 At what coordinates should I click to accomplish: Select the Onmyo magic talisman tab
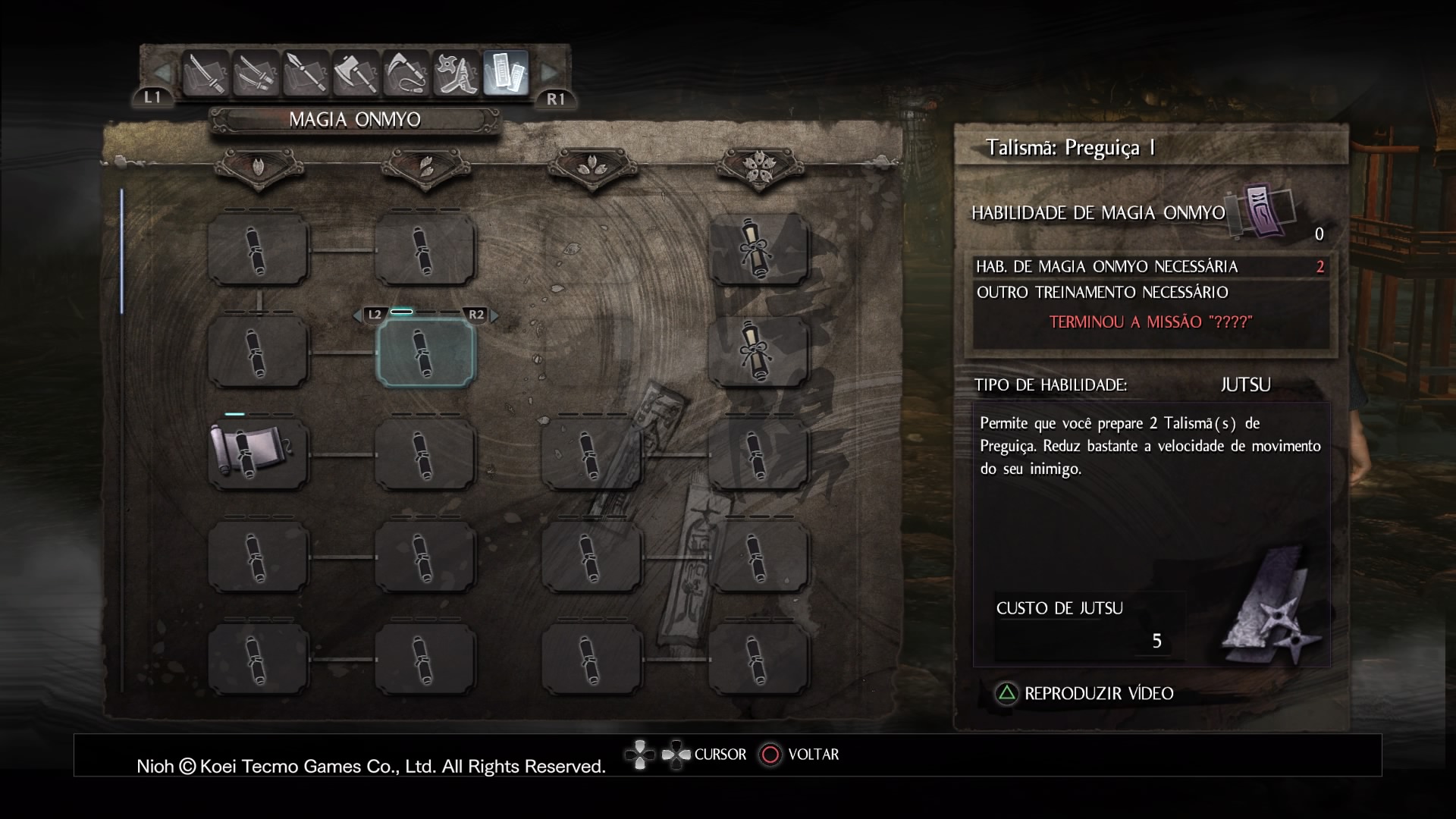tap(506, 74)
